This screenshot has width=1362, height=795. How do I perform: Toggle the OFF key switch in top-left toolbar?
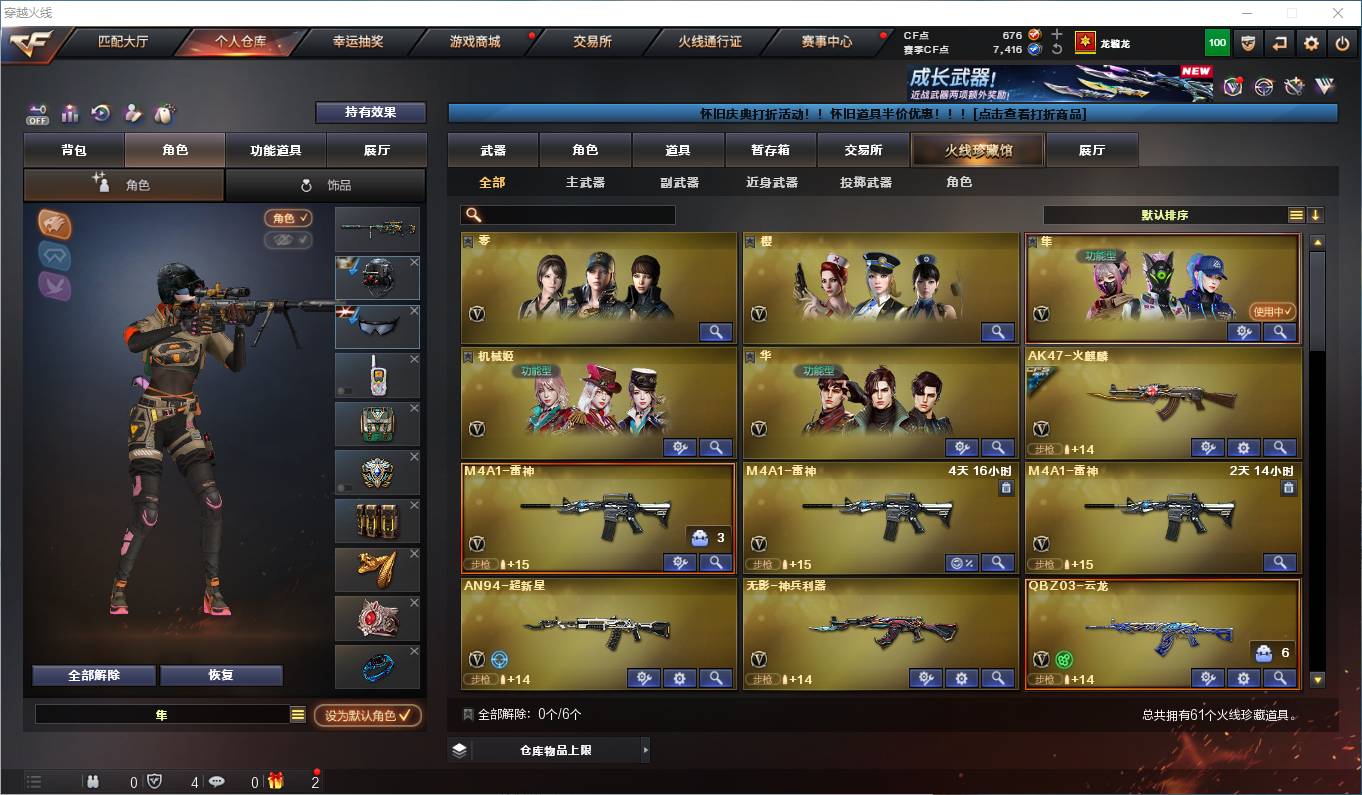click(38, 113)
